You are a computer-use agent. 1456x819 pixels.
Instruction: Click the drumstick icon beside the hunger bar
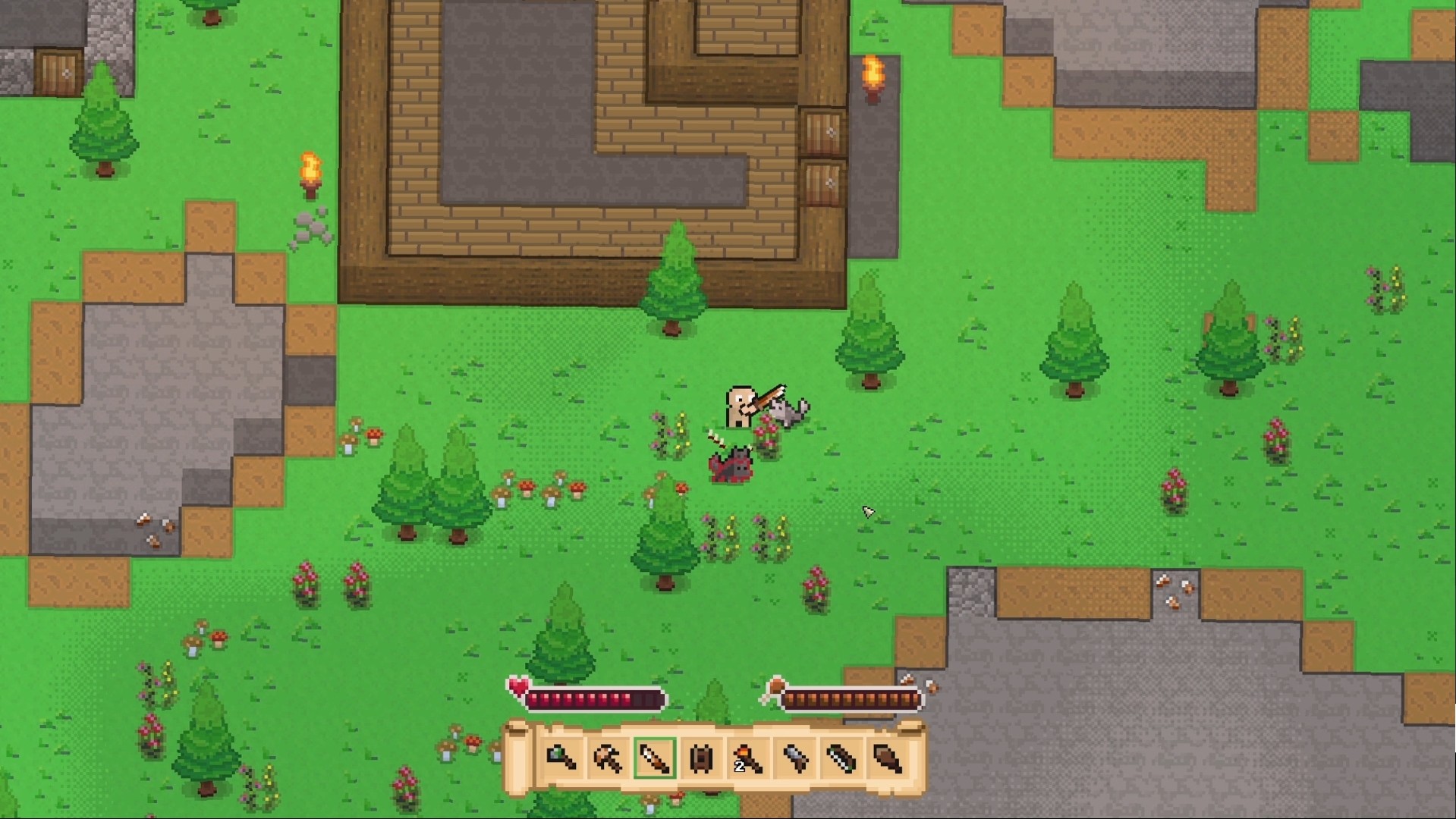coord(775,687)
